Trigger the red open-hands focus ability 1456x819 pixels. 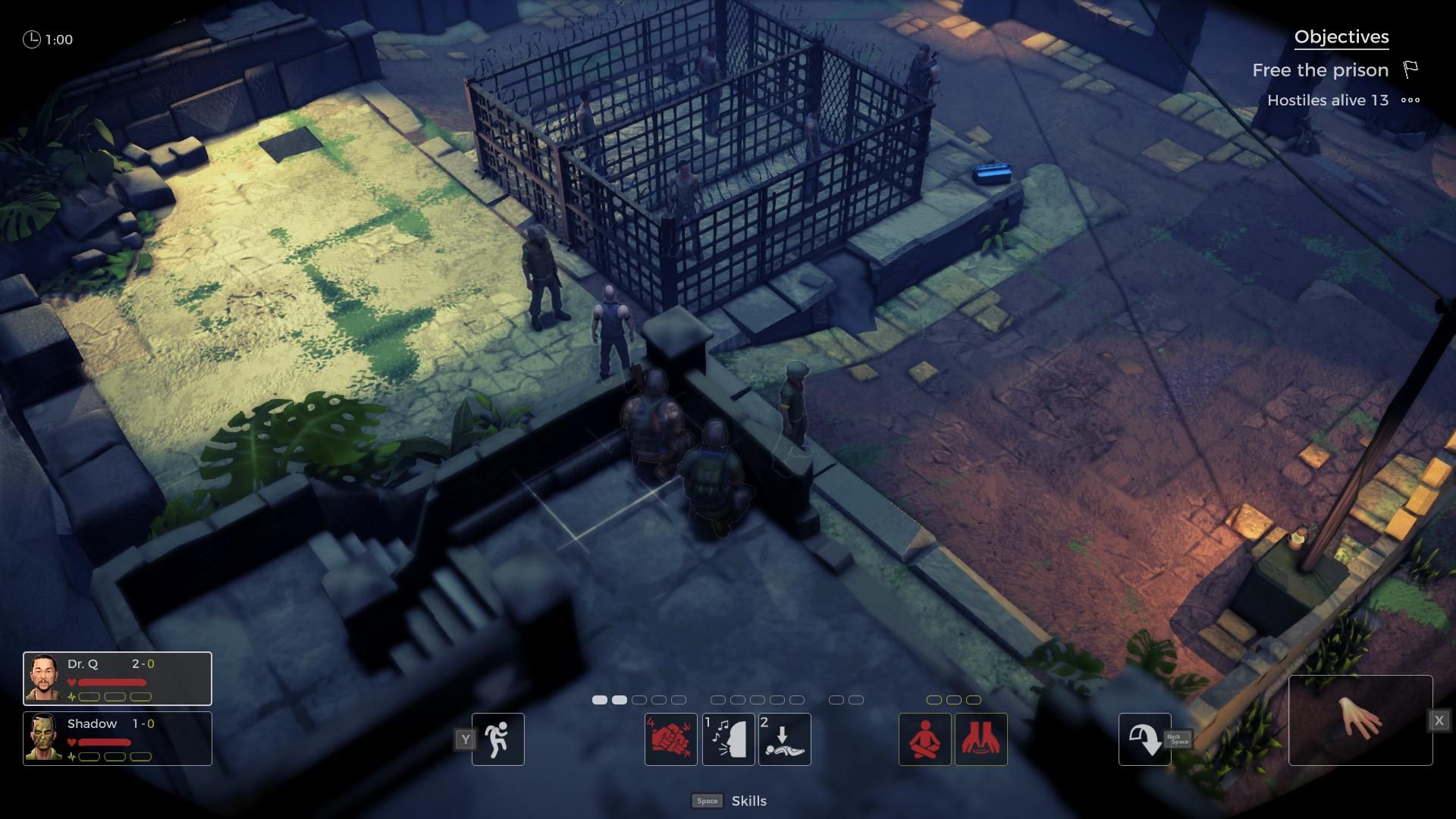tap(981, 739)
